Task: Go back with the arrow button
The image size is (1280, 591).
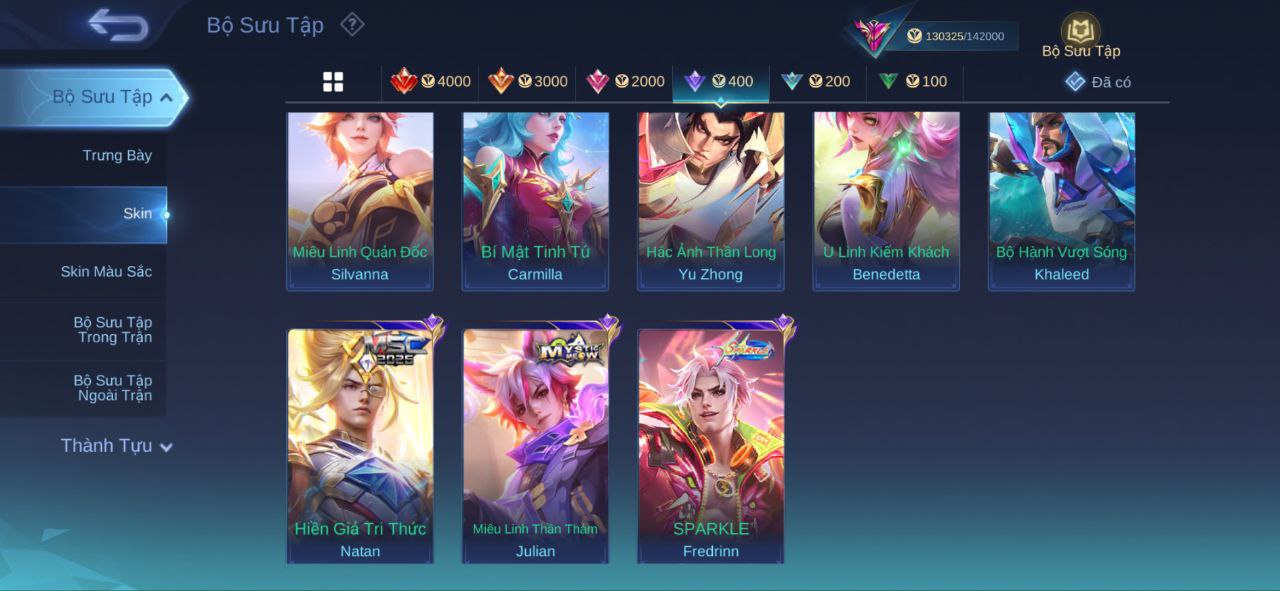Action: (118, 25)
